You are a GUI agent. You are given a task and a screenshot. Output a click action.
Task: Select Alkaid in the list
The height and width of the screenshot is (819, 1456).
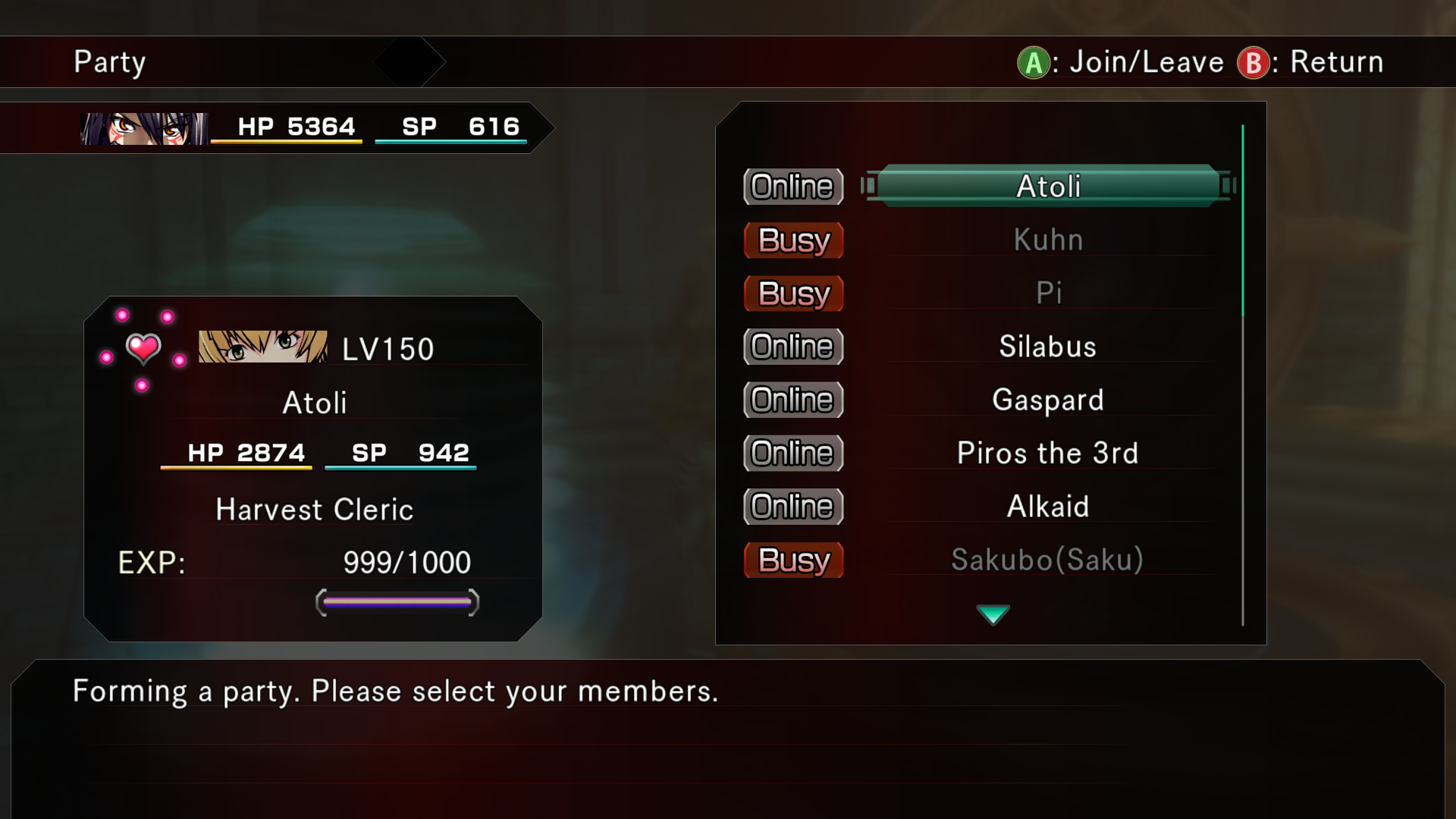[1048, 507]
